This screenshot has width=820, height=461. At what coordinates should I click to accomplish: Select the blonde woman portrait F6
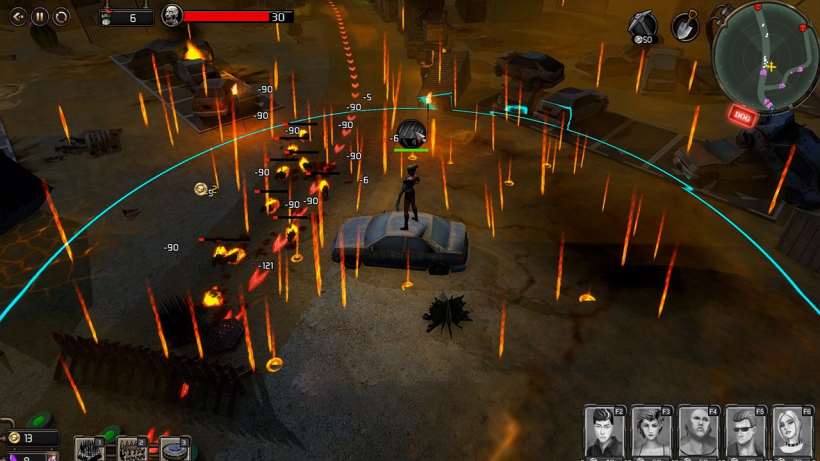tap(791, 431)
